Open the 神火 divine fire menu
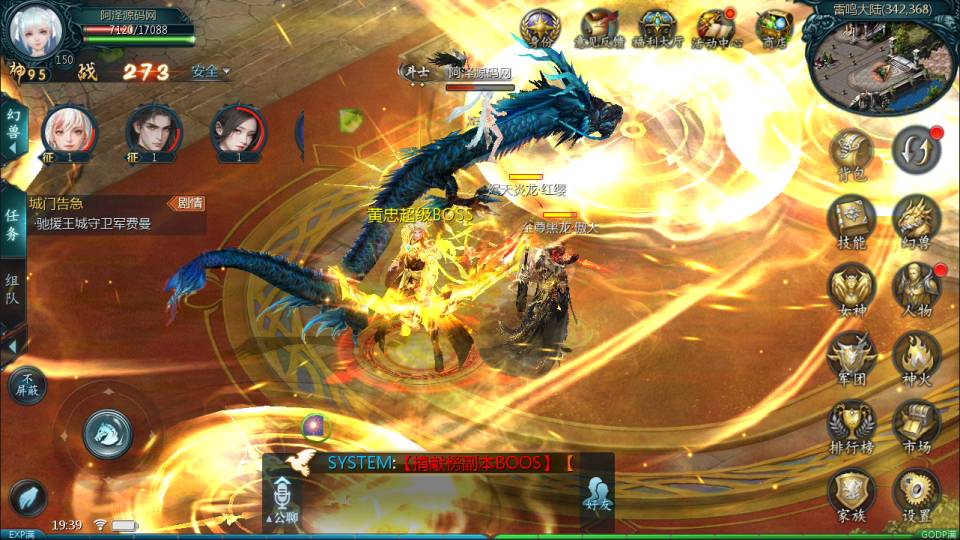 click(916, 357)
